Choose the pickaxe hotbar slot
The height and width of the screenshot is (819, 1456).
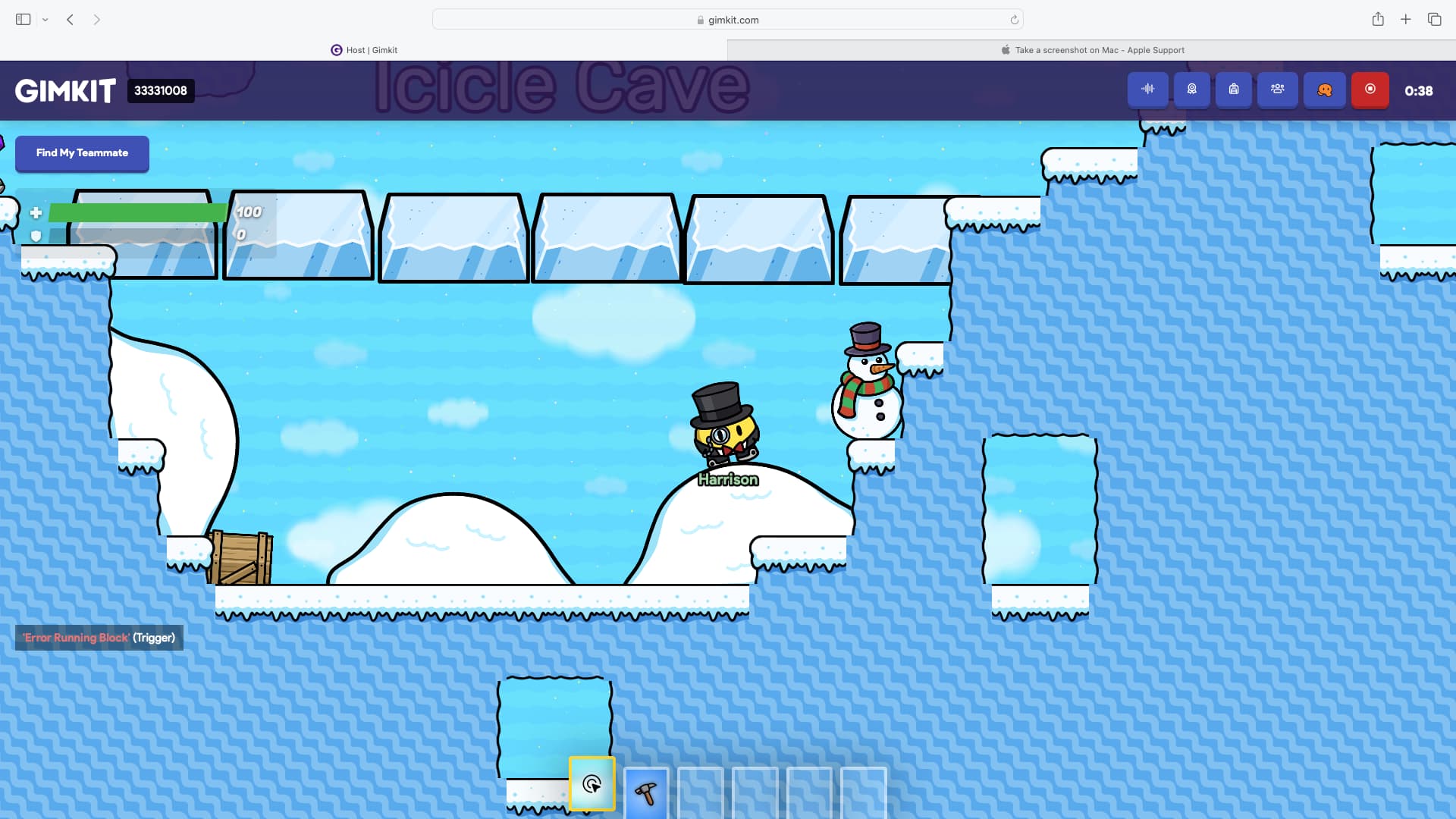pyautogui.click(x=646, y=793)
